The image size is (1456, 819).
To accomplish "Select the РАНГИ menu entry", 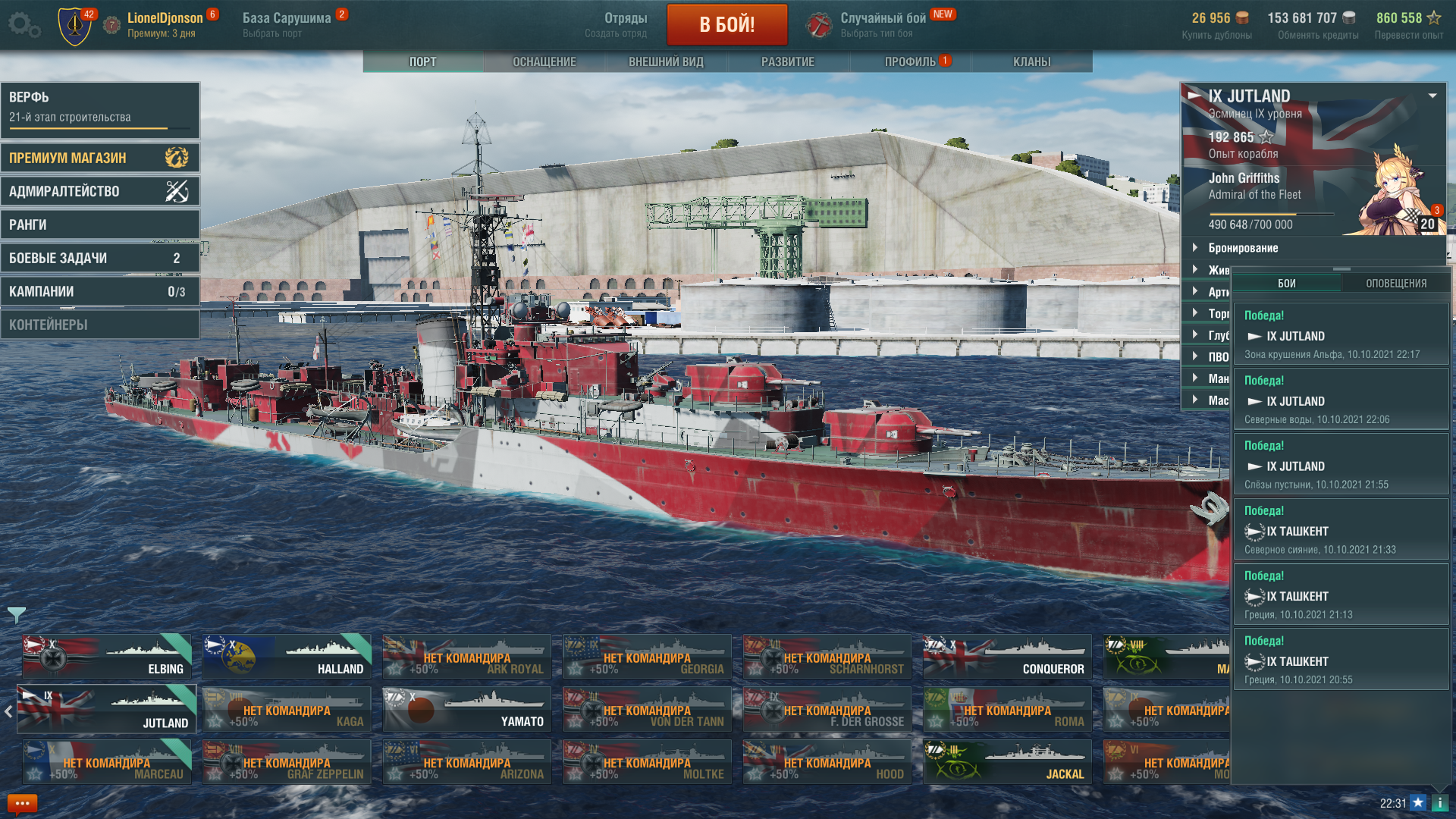I will (x=100, y=224).
